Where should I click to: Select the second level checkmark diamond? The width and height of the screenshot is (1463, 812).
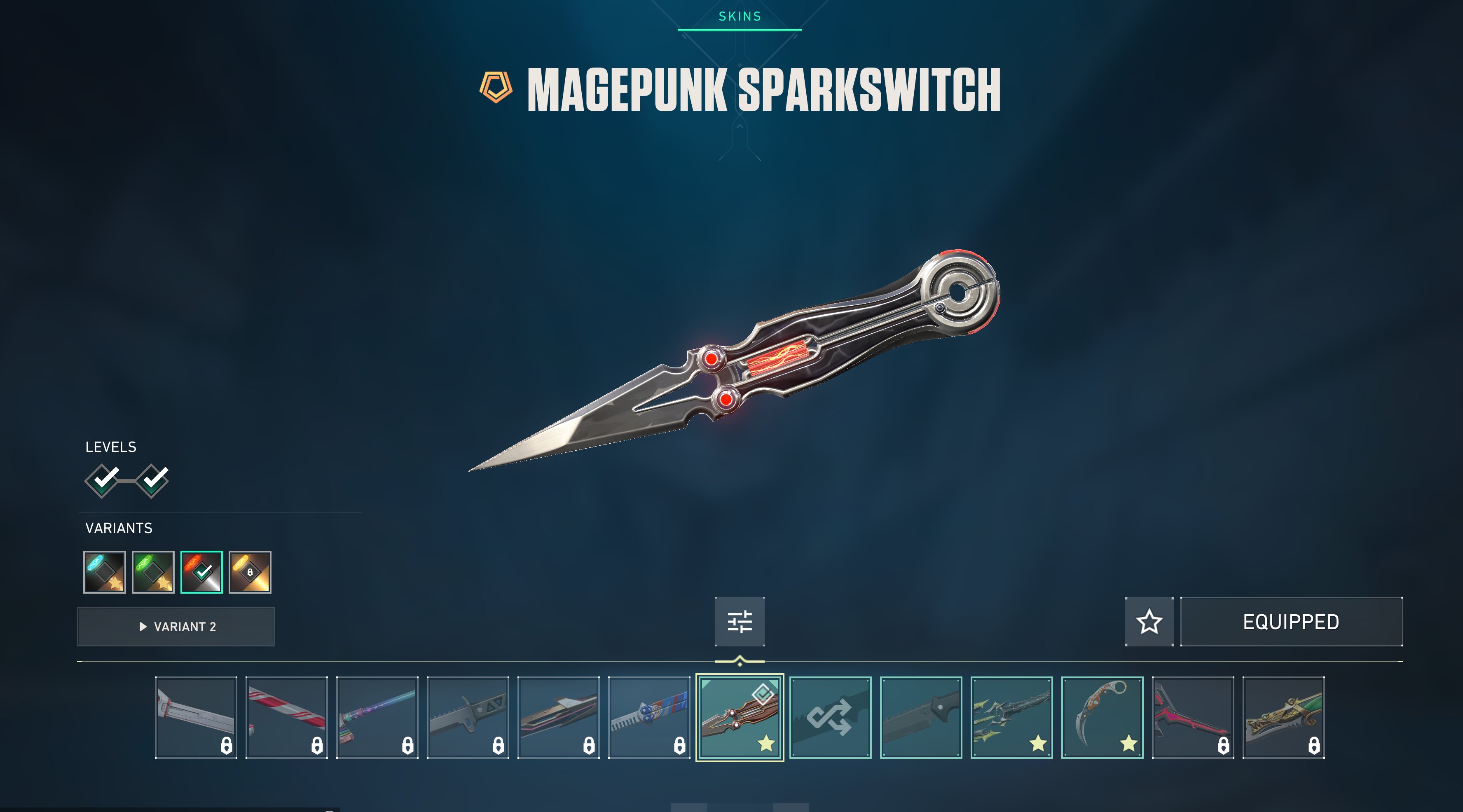click(x=152, y=480)
